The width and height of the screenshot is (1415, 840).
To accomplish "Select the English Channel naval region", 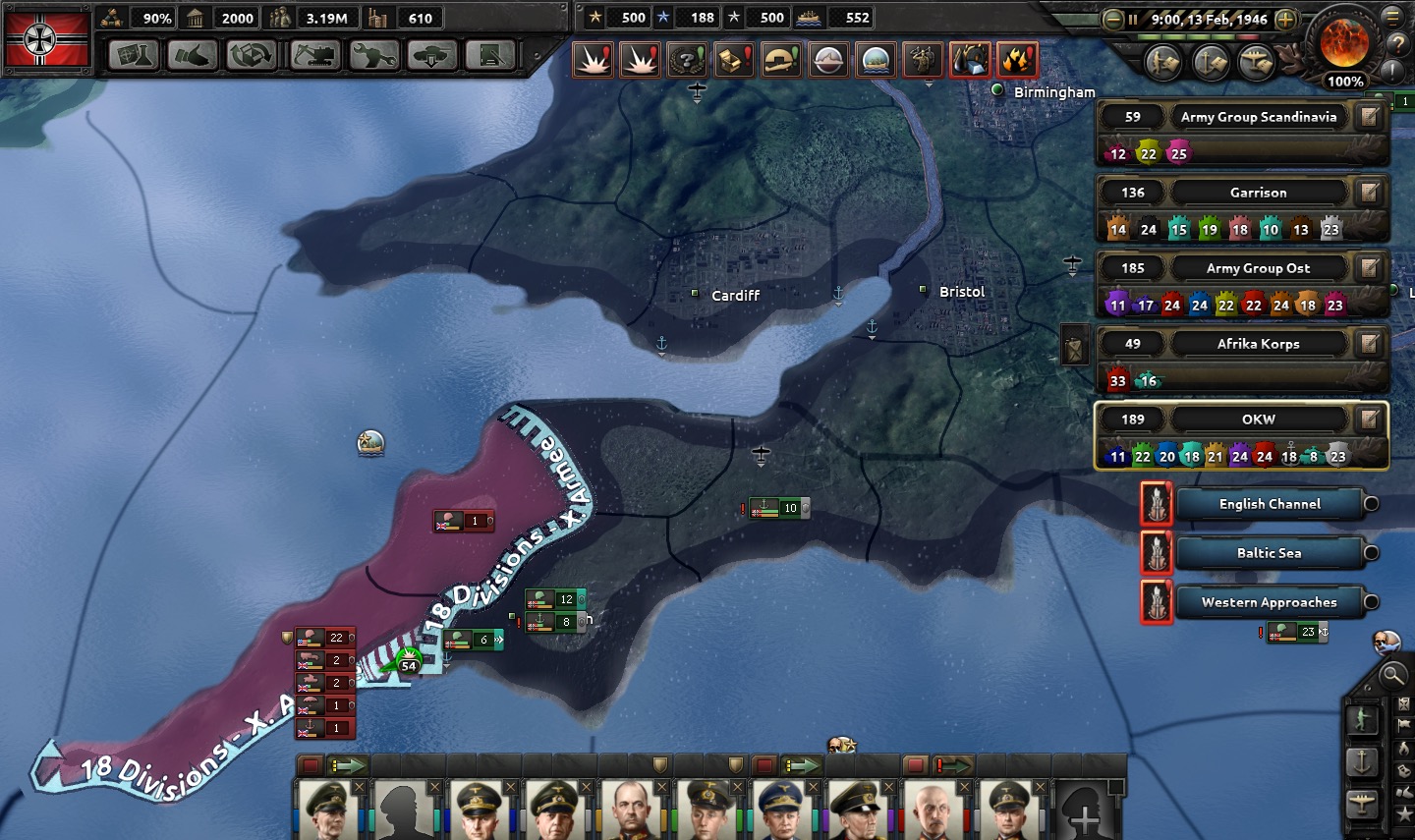I will tap(1270, 504).
